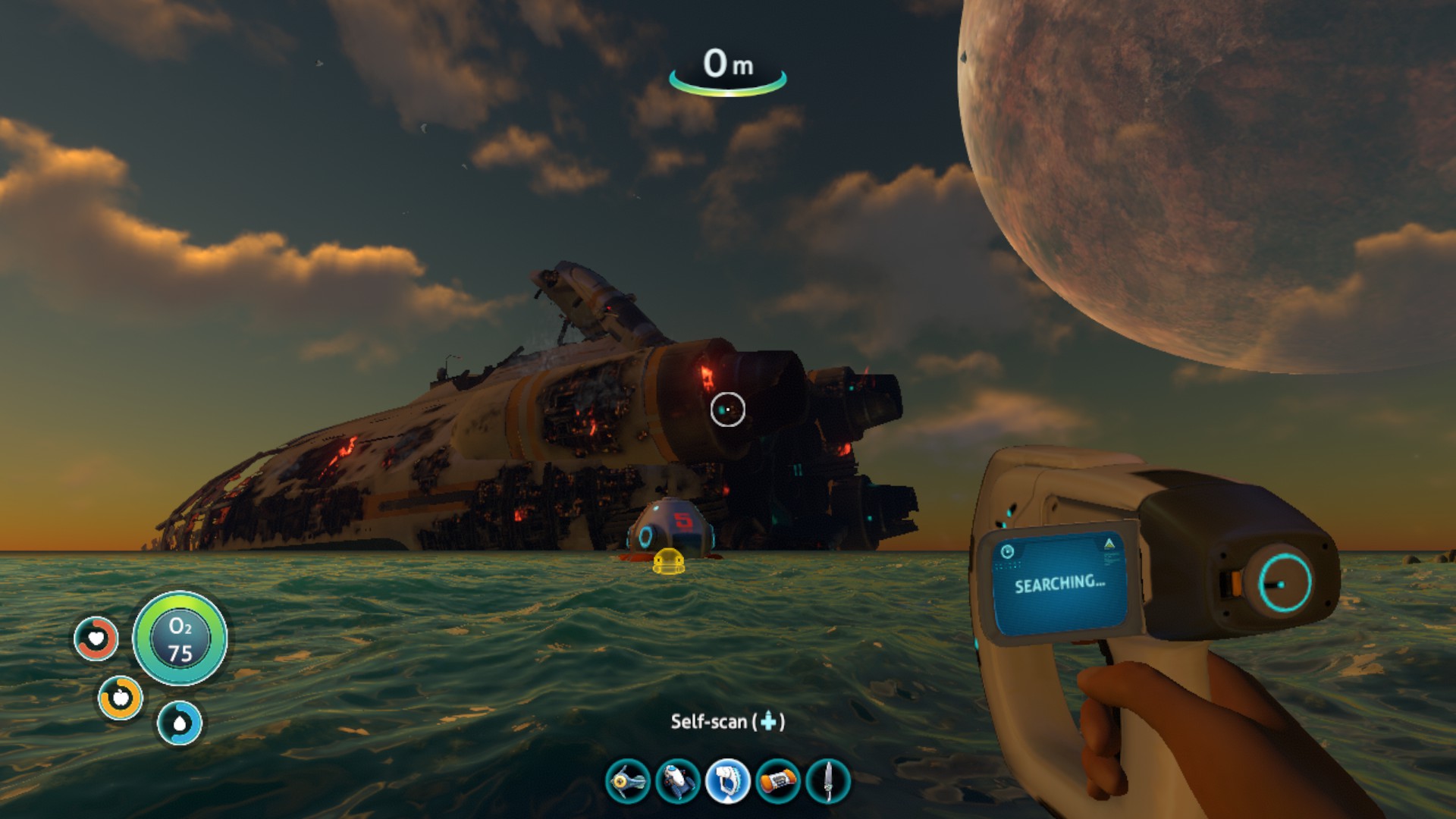
Task: Select the Seaglide hotbar slot
Action: click(x=628, y=781)
